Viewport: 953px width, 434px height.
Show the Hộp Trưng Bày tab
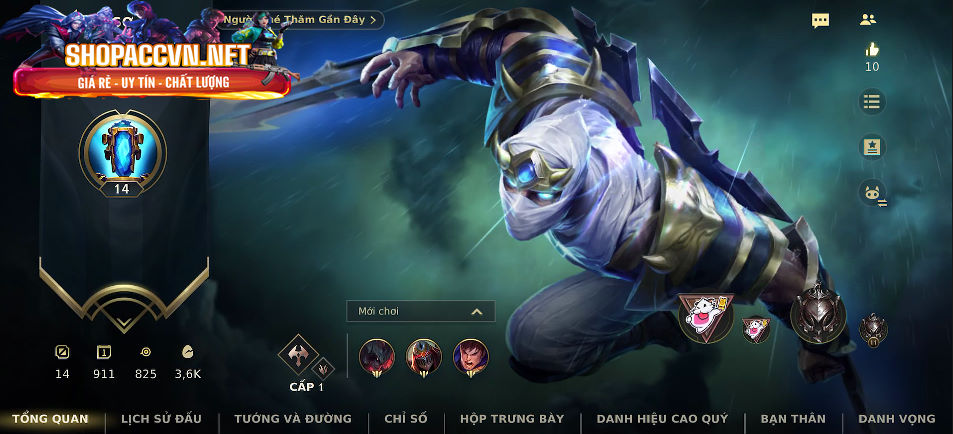click(512, 419)
